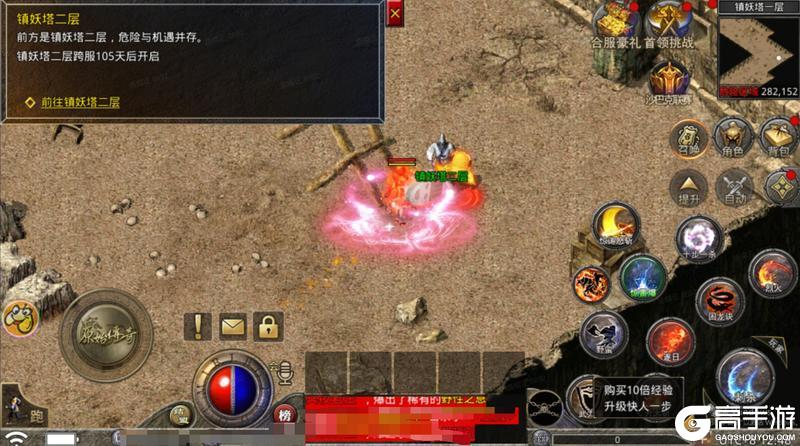Tap the 召唤 summon button

click(x=688, y=139)
